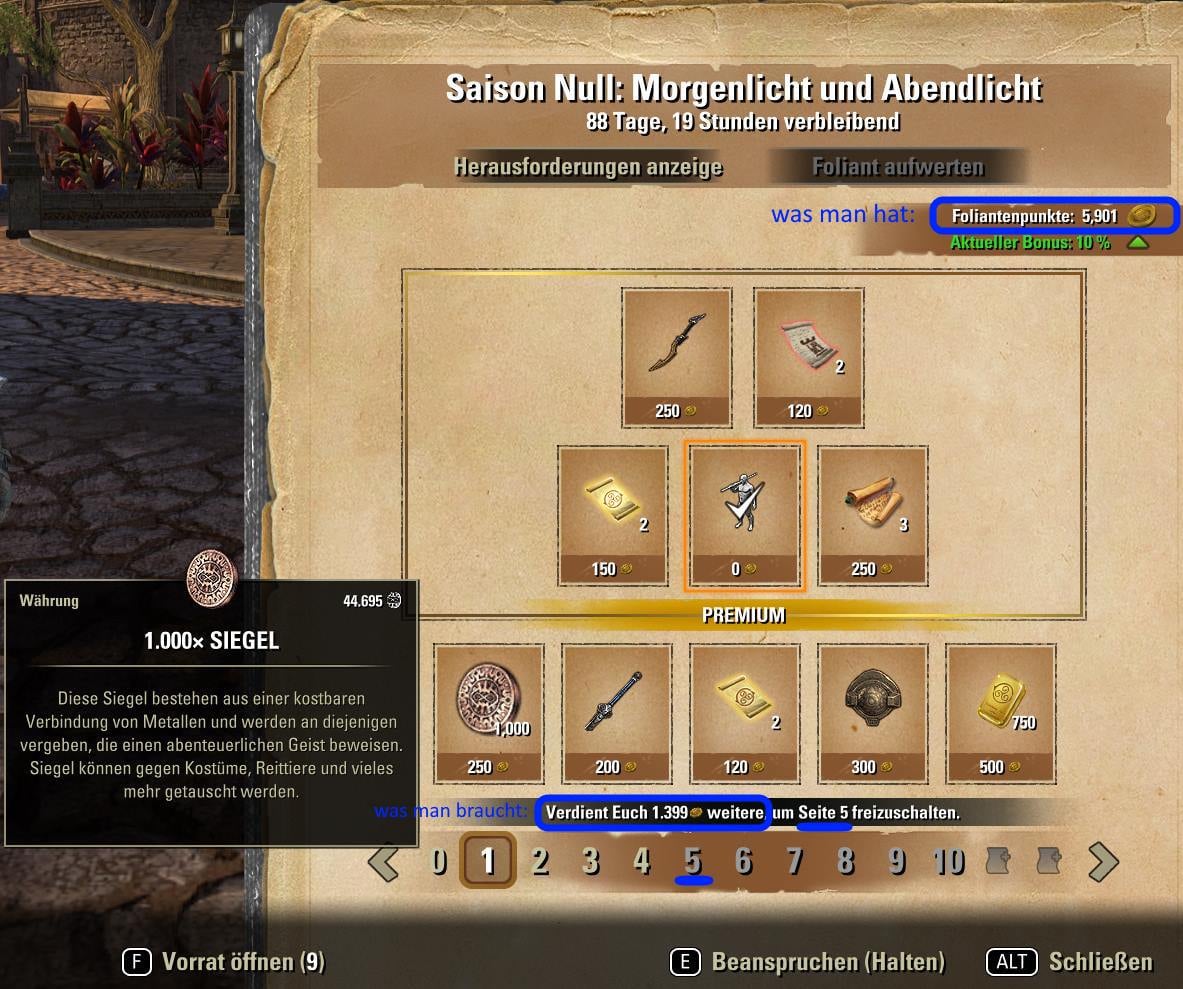
Task: Select the round shield premium reward costing 300
Action: [873, 712]
